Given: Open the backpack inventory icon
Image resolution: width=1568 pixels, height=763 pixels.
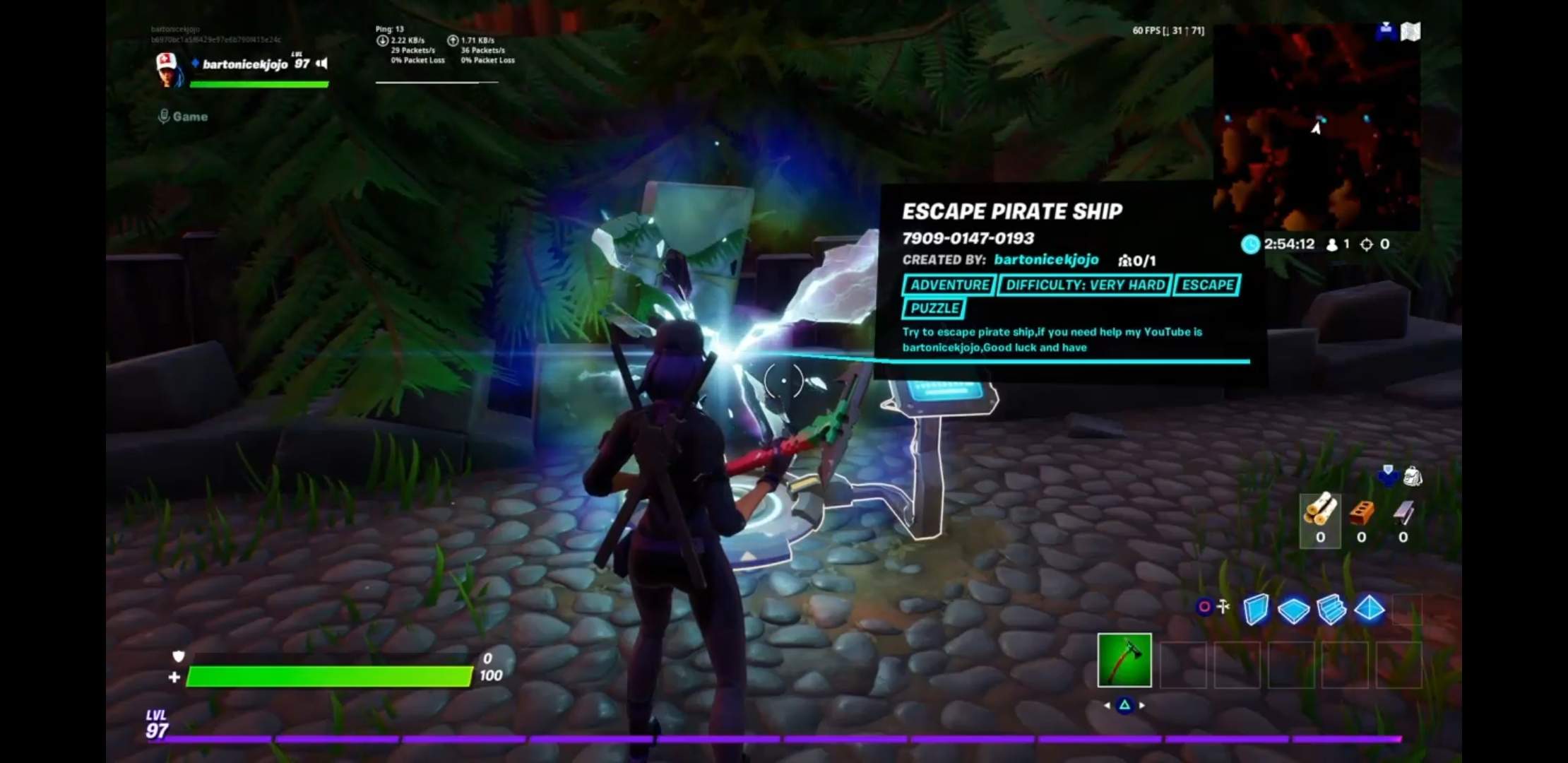Looking at the screenshot, I should [x=1412, y=476].
